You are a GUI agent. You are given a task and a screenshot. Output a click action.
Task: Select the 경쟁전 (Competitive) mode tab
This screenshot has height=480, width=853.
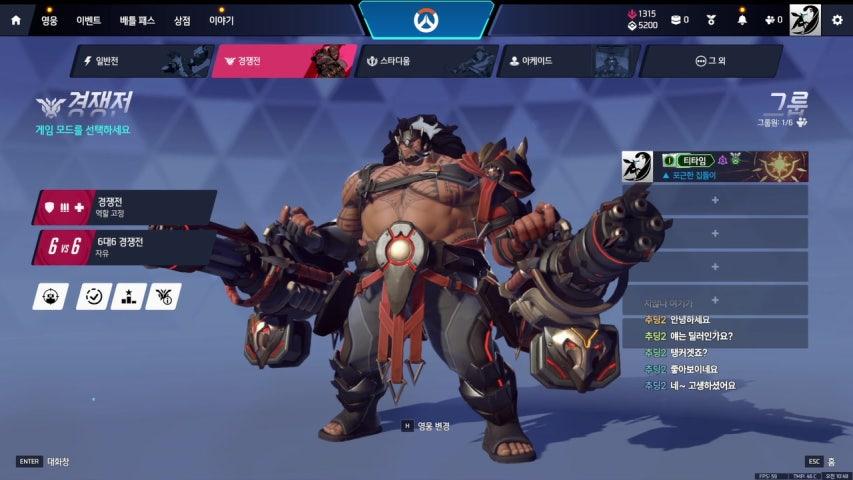284,61
